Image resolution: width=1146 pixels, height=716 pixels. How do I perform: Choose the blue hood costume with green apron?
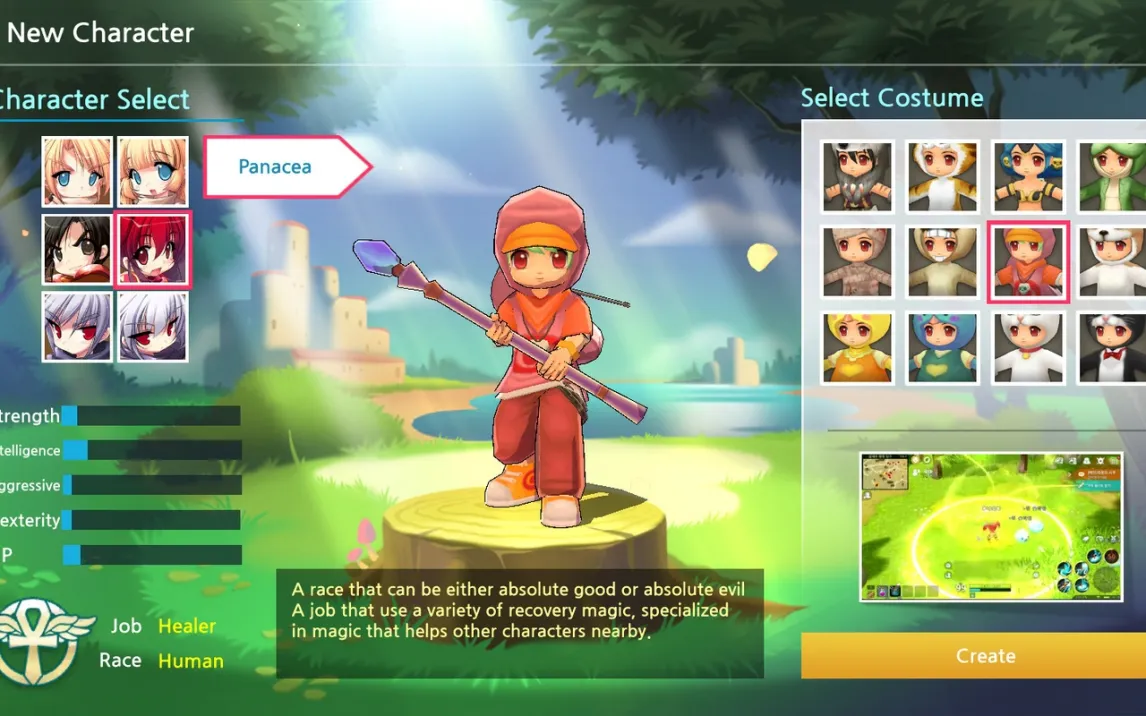[x=943, y=347]
